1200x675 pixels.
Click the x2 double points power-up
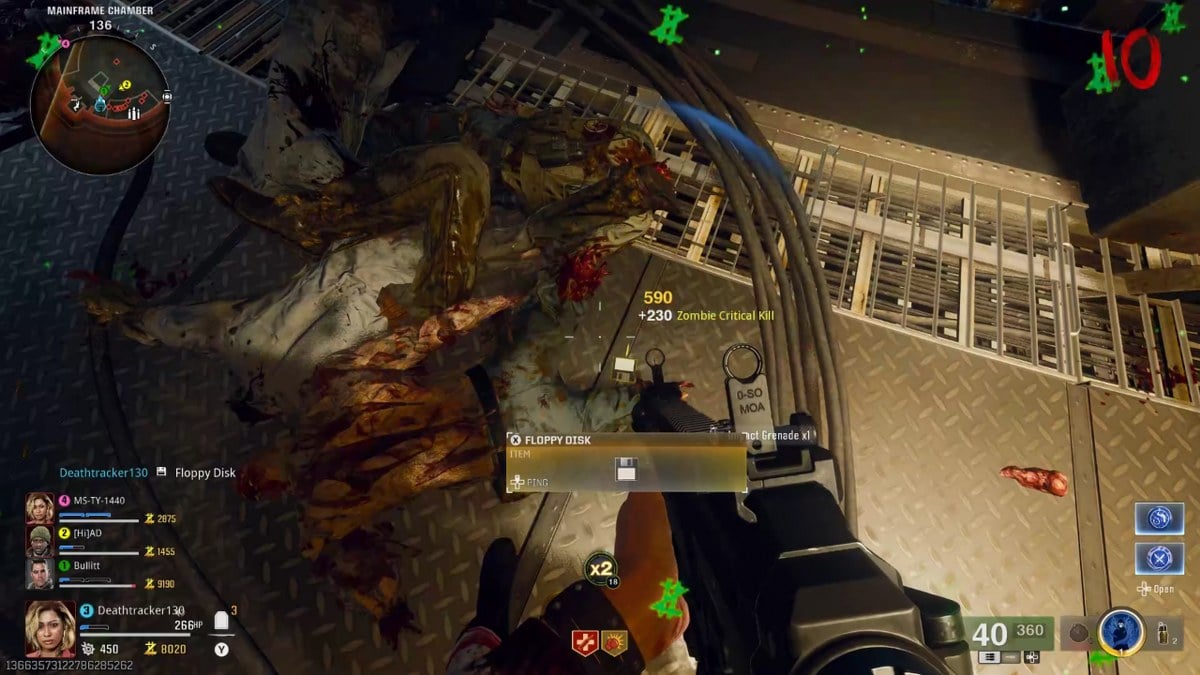tap(600, 569)
